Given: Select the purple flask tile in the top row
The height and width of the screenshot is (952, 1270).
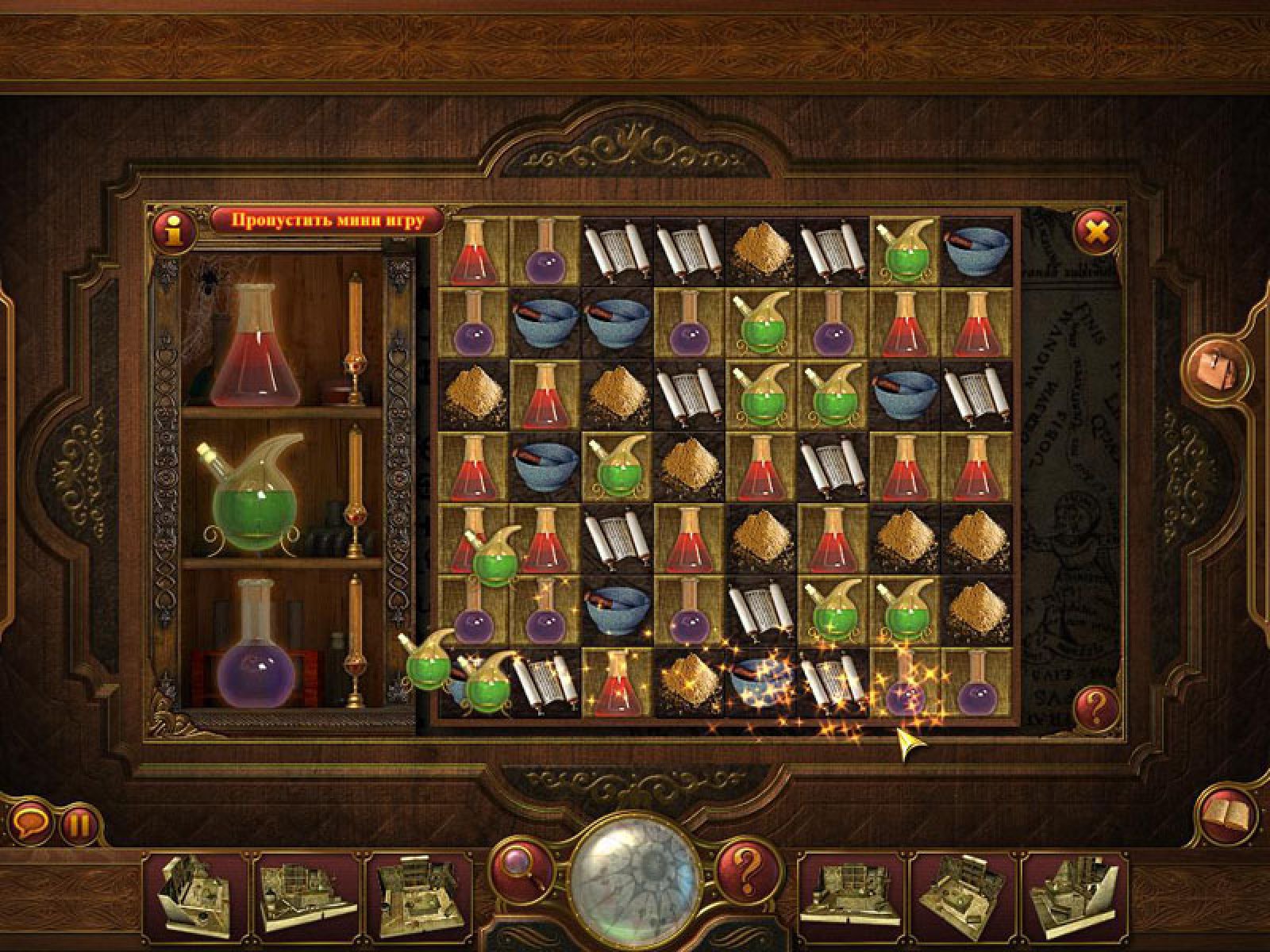Looking at the screenshot, I should coord(545,251).
